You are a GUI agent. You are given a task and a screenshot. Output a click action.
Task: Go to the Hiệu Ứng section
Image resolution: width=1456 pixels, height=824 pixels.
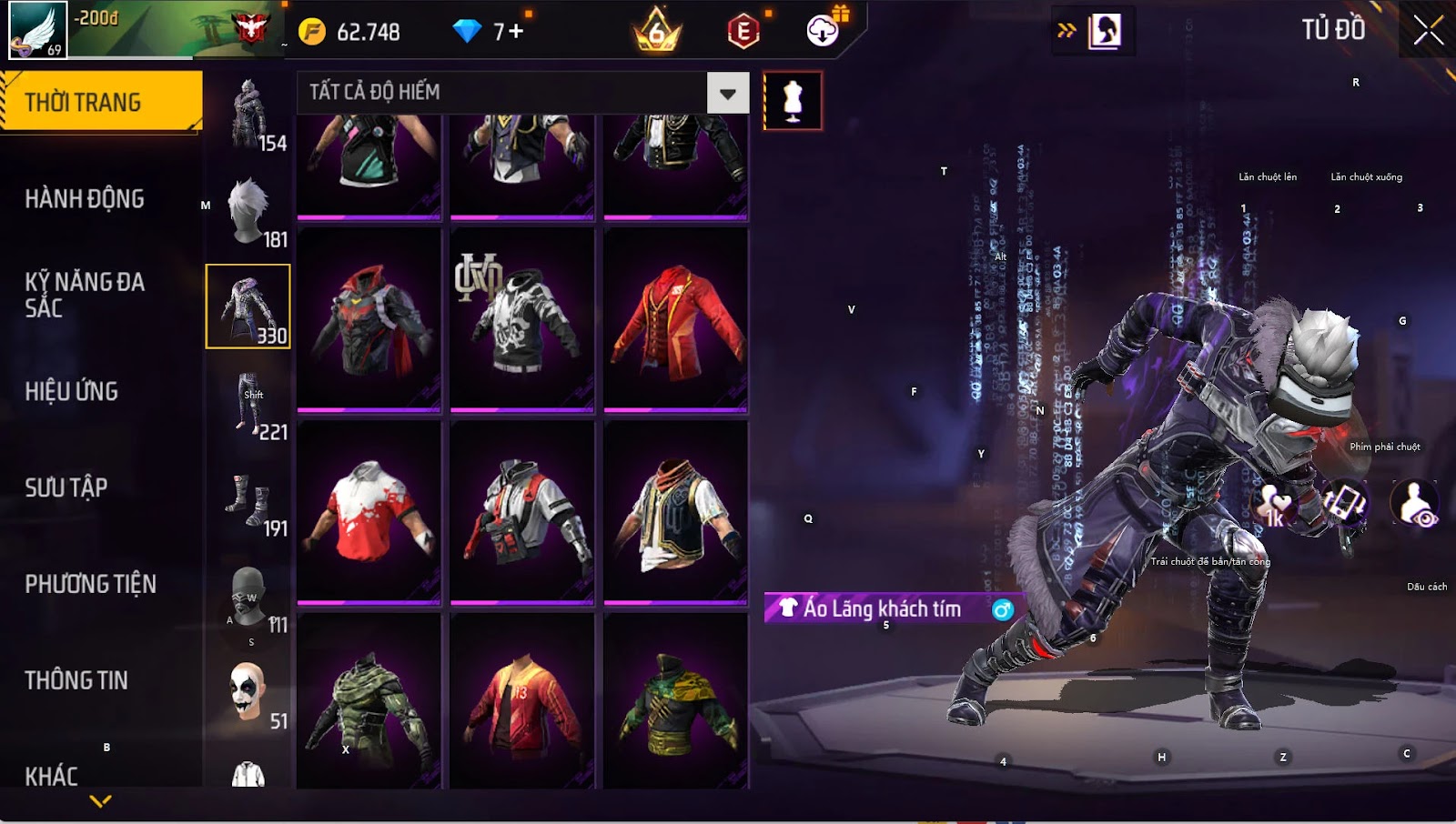(x=72, y=391)
